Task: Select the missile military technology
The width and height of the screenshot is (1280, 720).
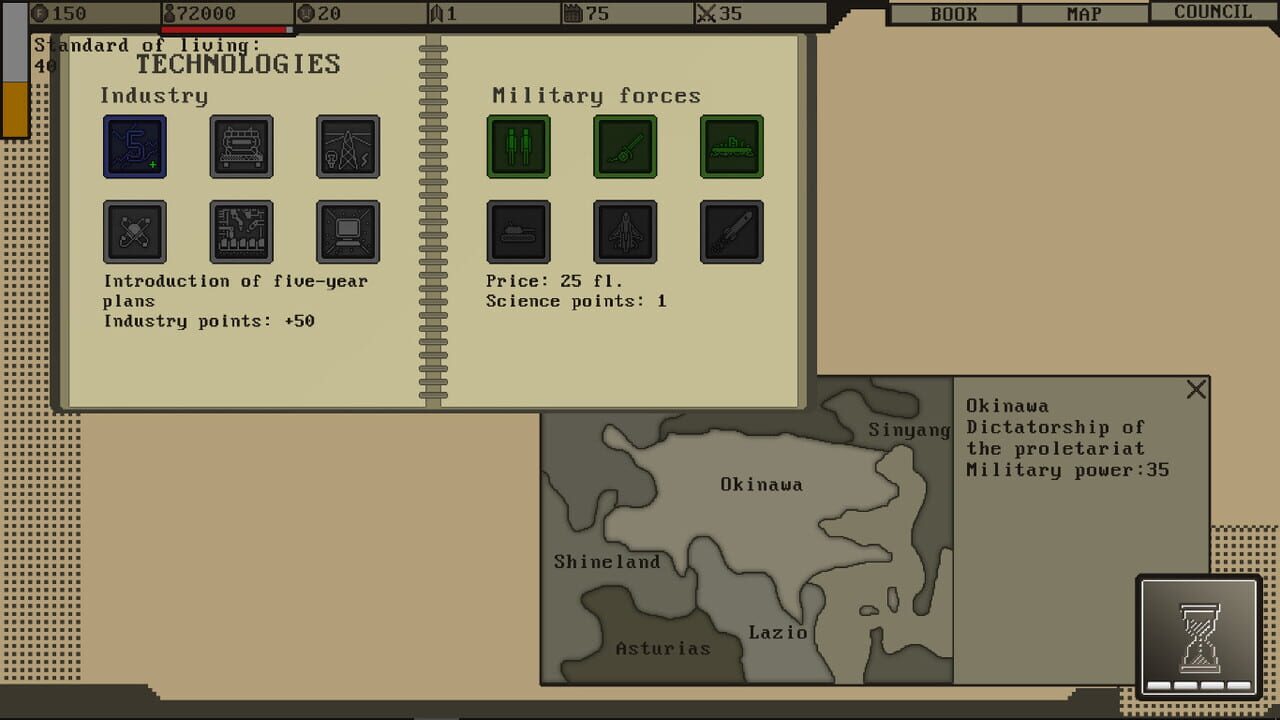Action: point(731,231)
